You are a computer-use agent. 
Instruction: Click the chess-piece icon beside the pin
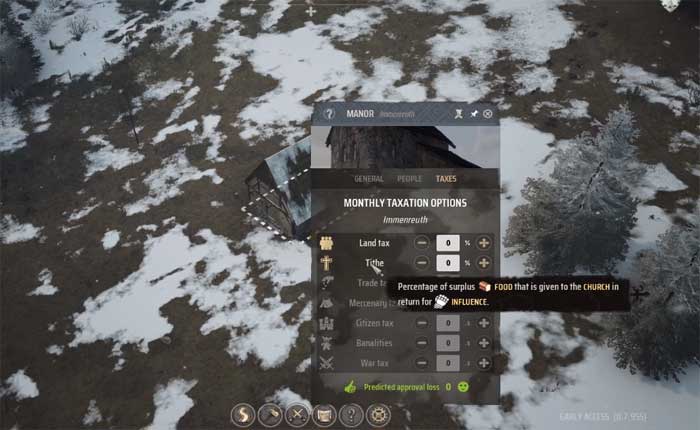coord(458,114)
